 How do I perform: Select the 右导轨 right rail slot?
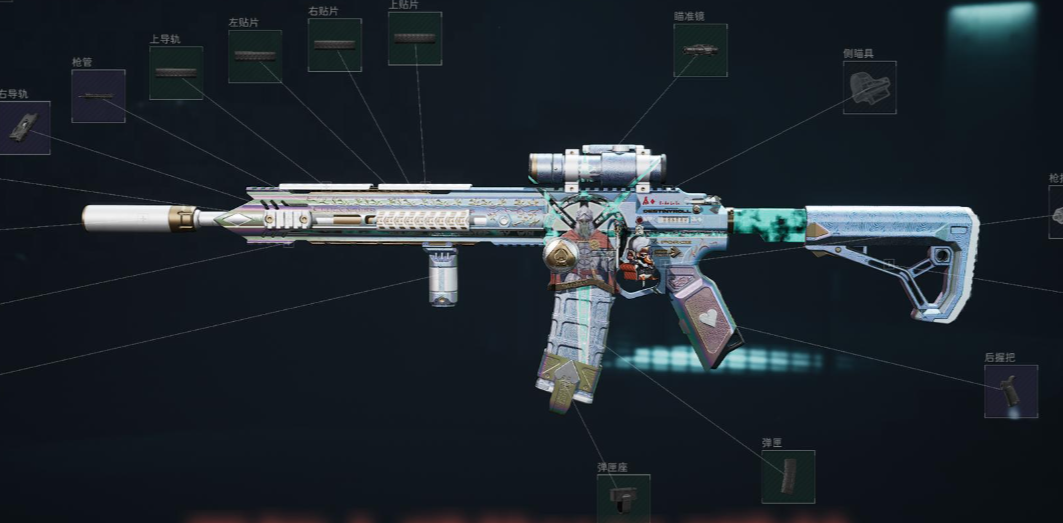click(x=24, y=127)
